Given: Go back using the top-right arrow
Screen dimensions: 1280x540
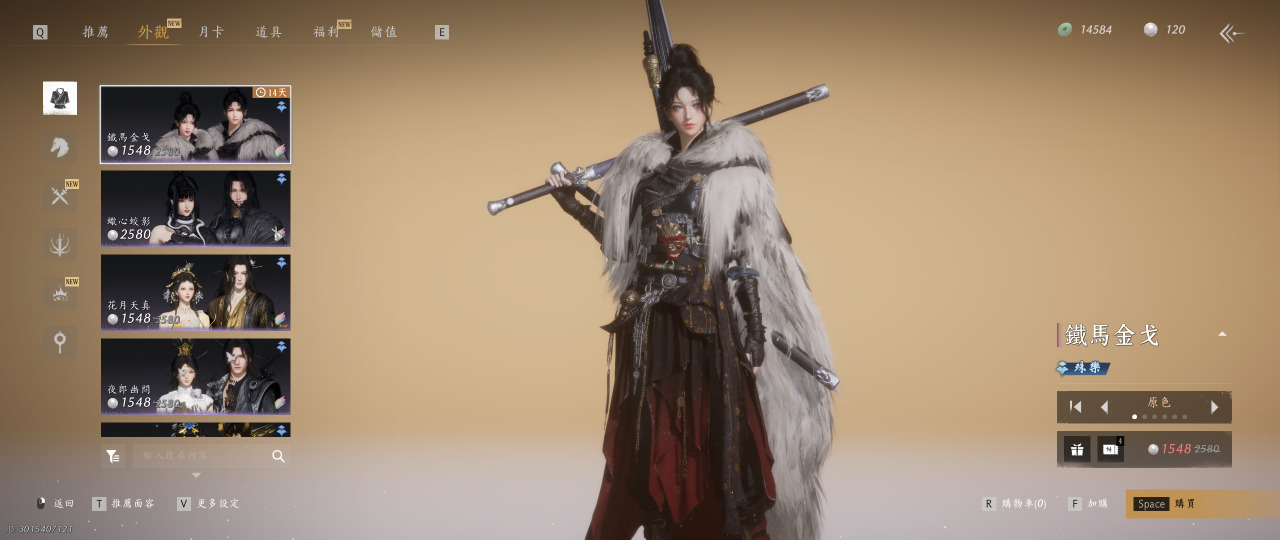Looking at the screenshot, I should [1231, 33].
